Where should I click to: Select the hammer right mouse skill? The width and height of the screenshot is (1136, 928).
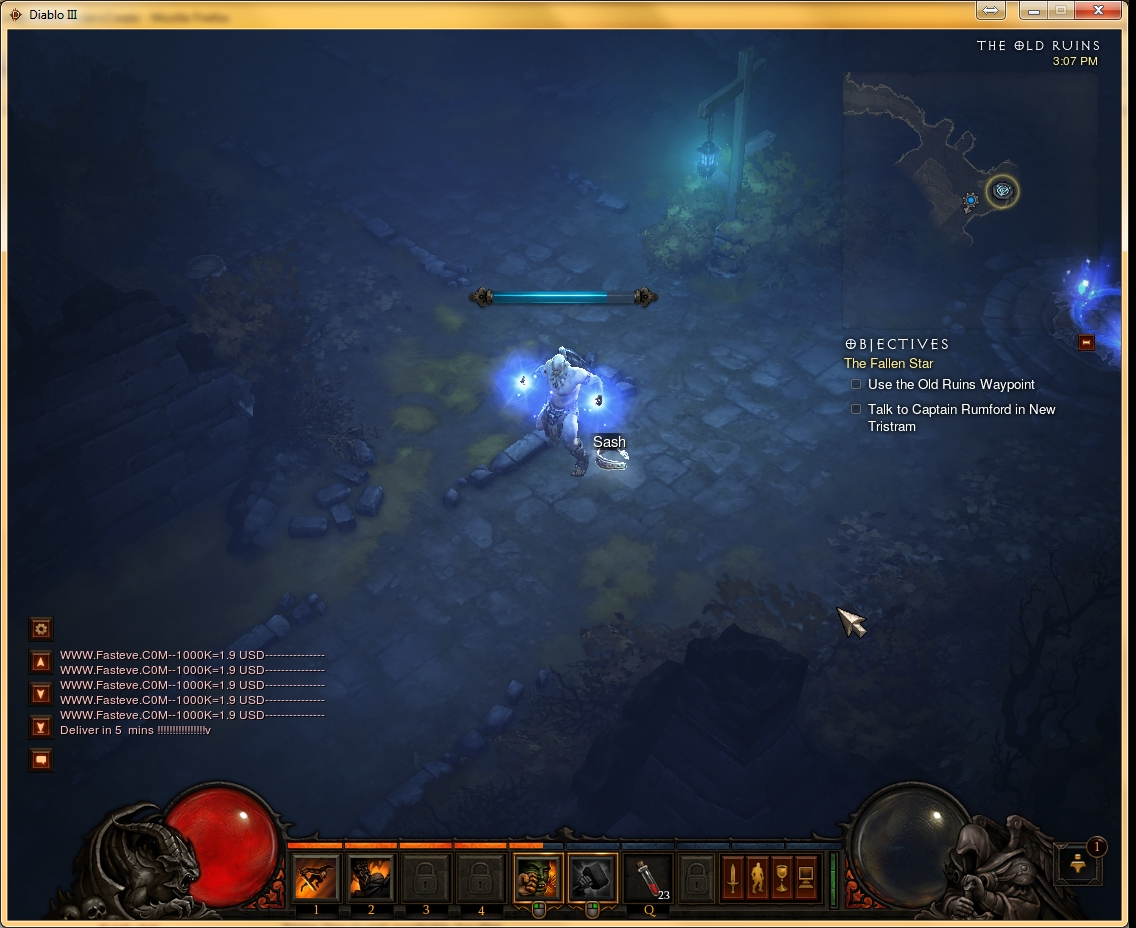(x=592, y=878)
